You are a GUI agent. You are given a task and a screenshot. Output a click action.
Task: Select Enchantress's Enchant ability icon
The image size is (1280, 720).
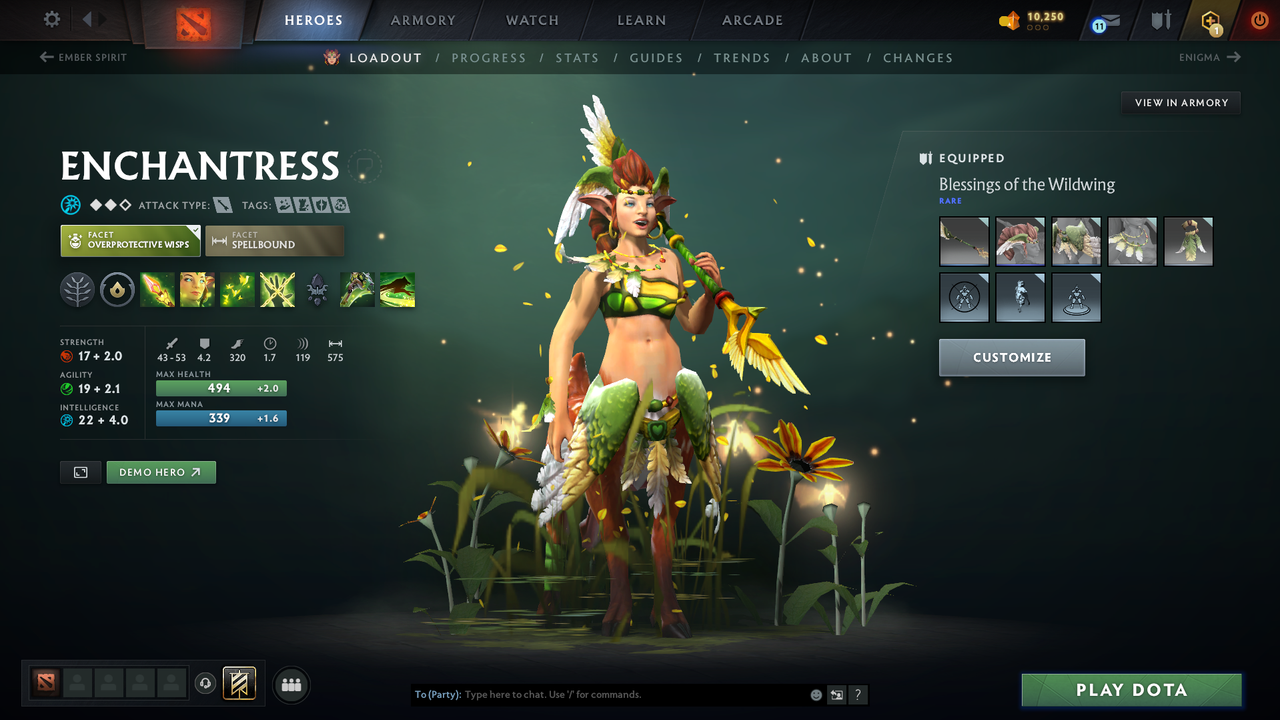[x=197, y=289]
